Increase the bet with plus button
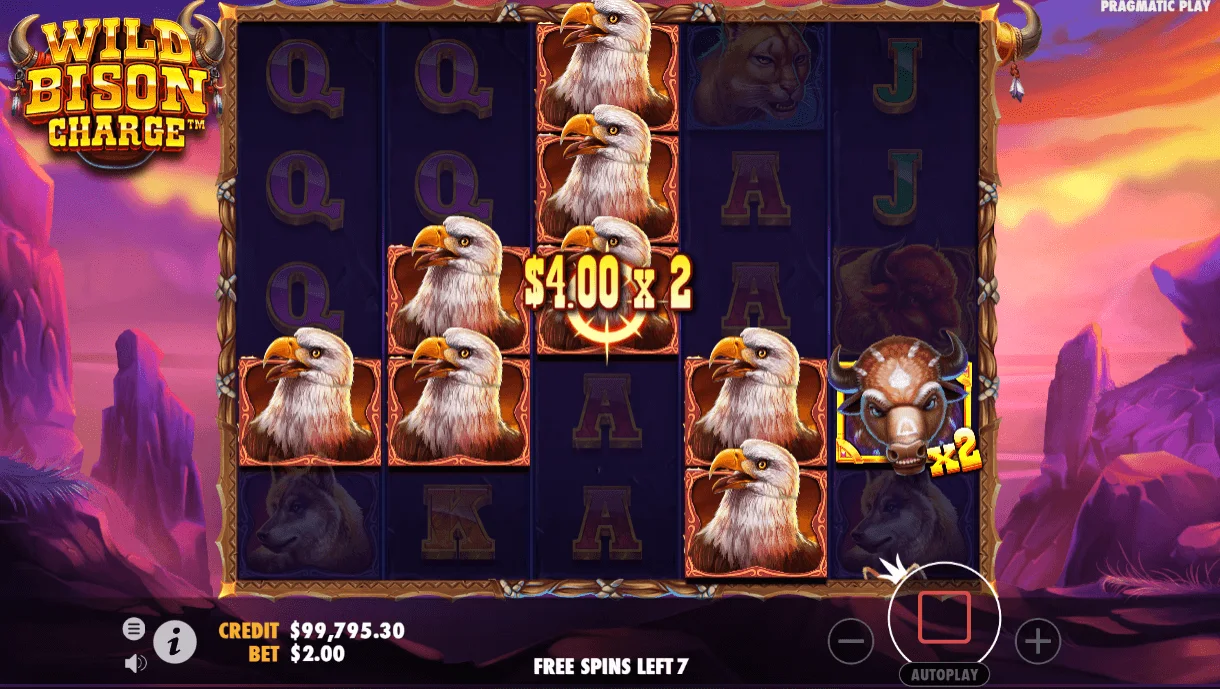Image resolution: width=1220 pixels, height=689 pixels. click(x=1037, y=641)
